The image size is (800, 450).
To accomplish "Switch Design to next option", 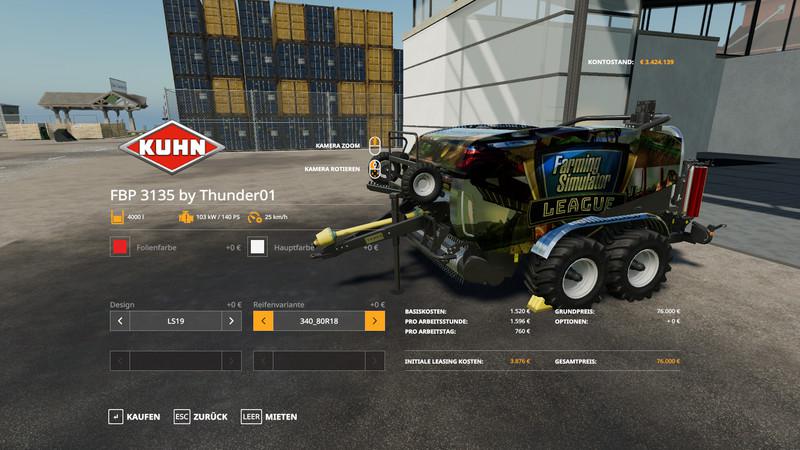I will click(x=231, y=321).
